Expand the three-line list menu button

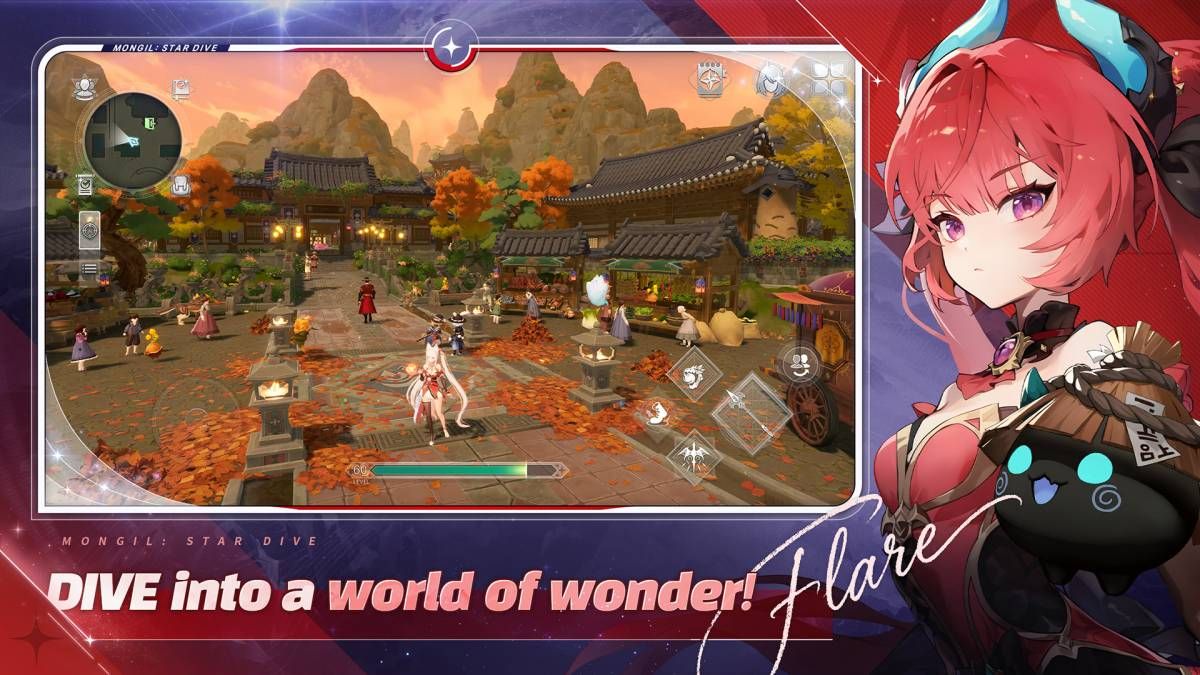click(89, 268)
